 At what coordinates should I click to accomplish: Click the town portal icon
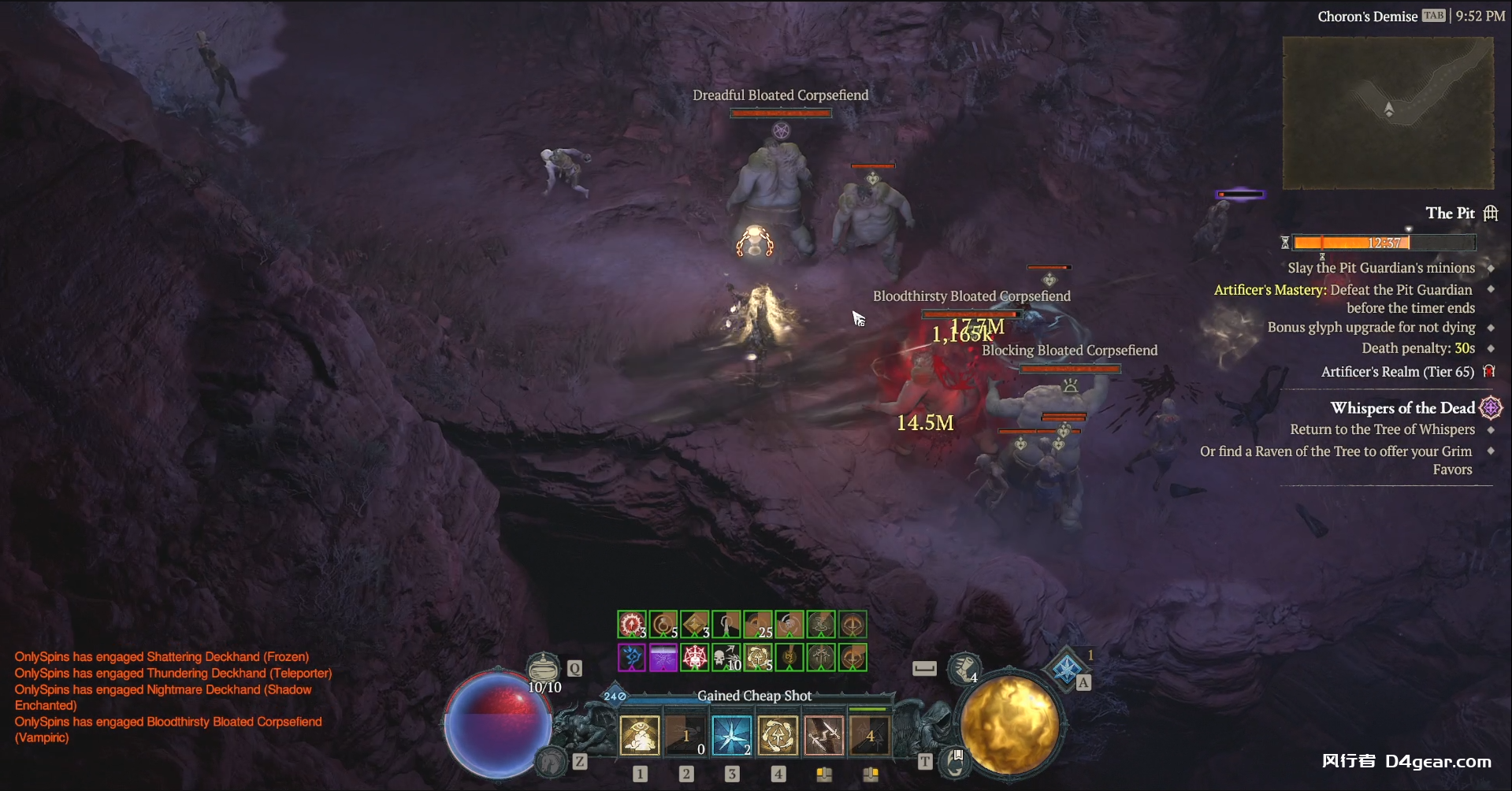click(956, 762)
